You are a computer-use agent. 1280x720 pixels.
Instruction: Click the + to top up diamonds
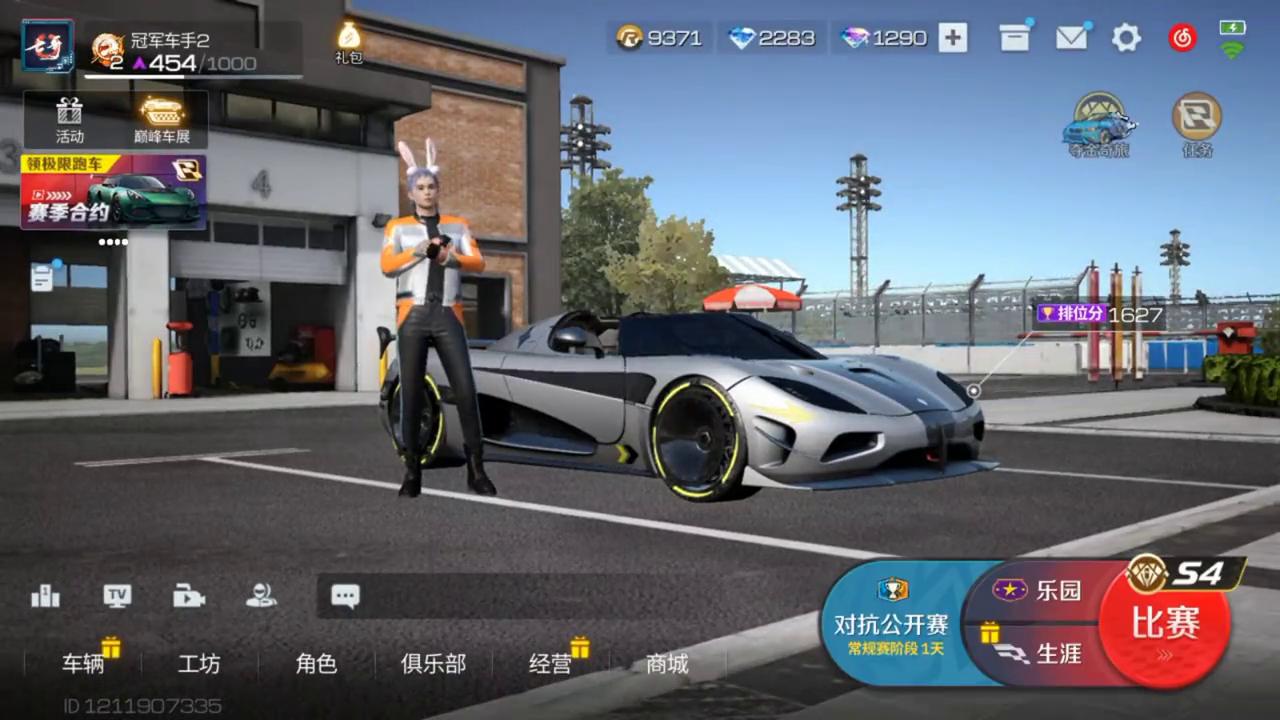(x=951, y=38)
